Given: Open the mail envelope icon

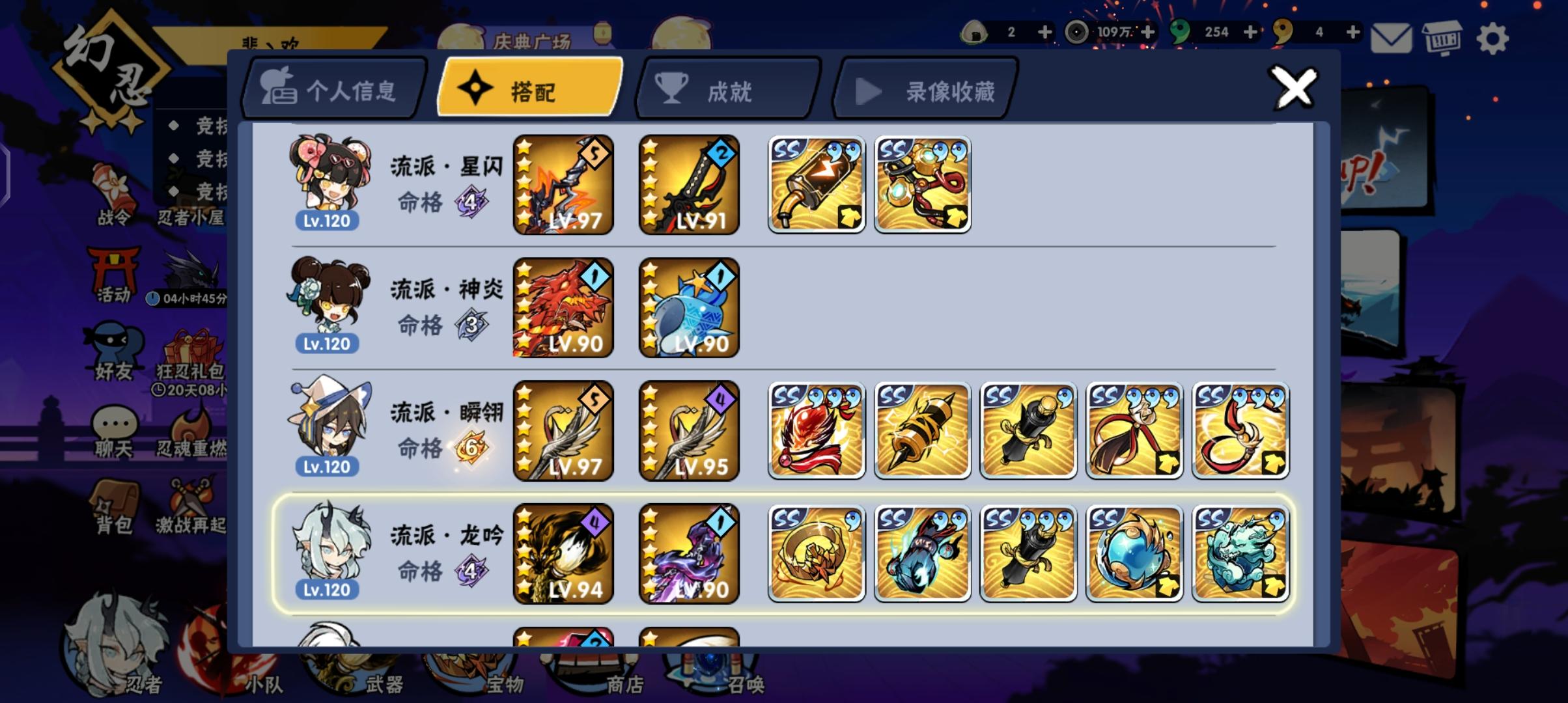Looking at the screenshot, I should (1391, 38).
